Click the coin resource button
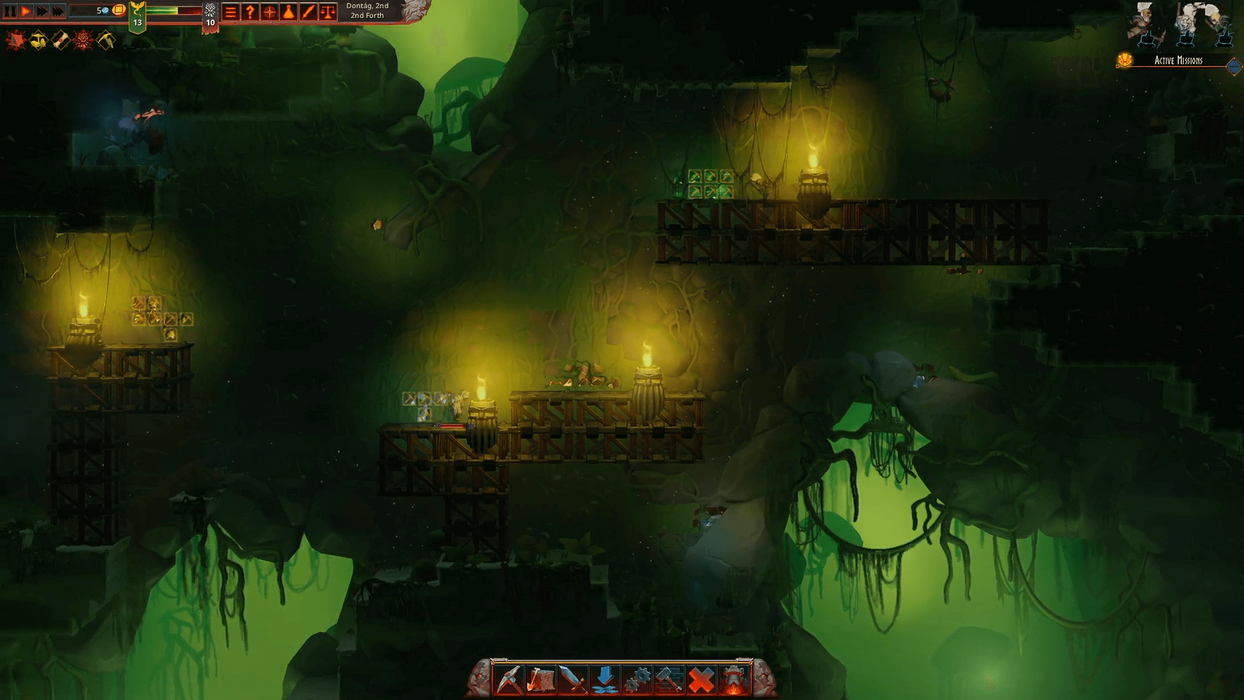The width and height of the screenshot is (1244, 700). click(x=119, y=10)
